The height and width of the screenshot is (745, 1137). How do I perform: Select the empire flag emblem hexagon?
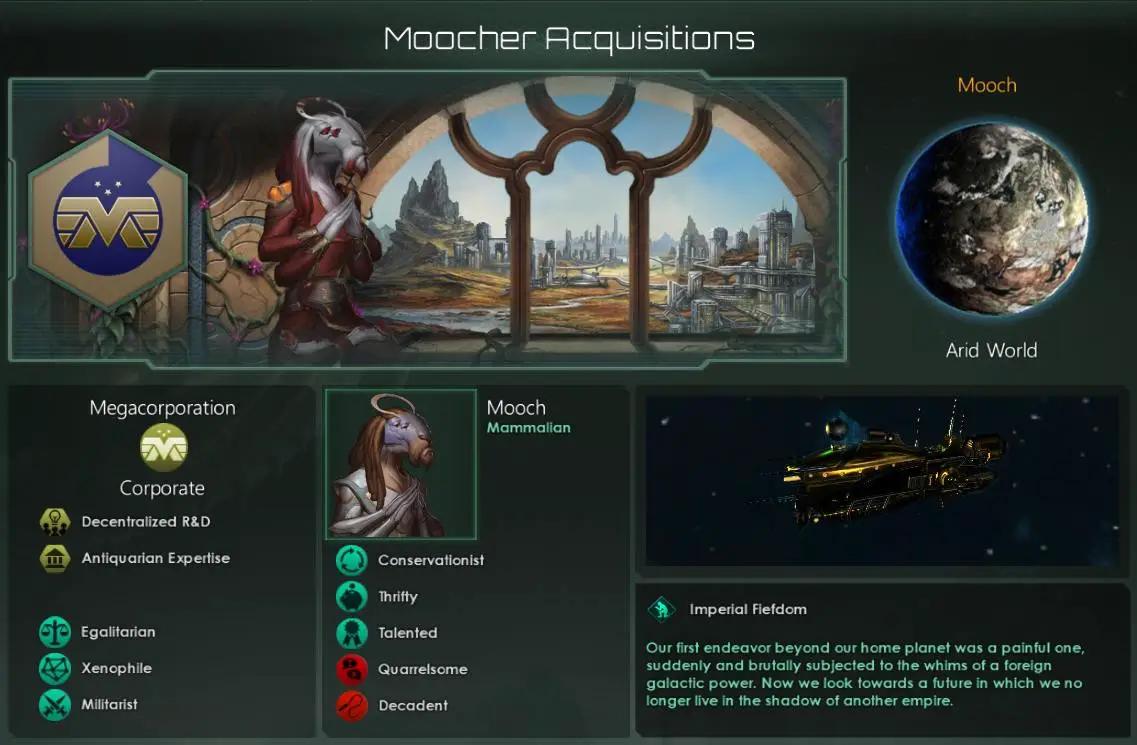click(x=108, y=219)
